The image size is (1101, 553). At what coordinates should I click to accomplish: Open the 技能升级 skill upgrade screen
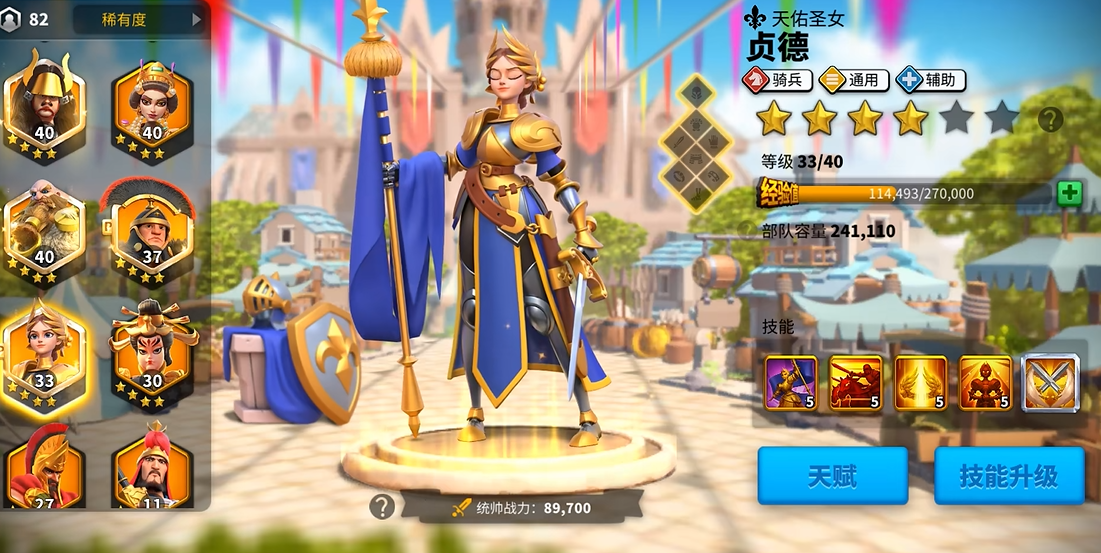1009,476
